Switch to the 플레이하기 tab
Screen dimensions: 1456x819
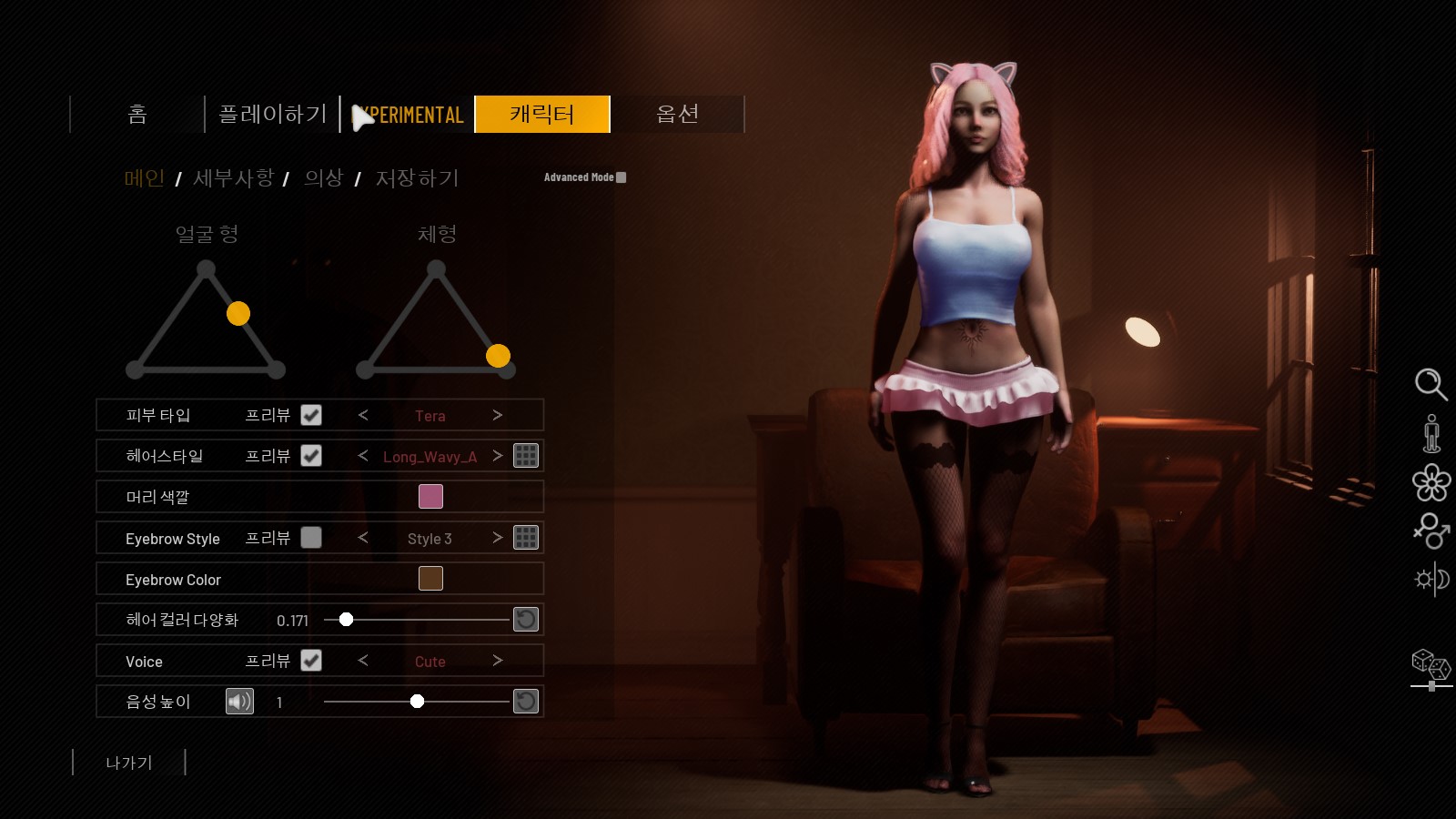click(272, 115)
